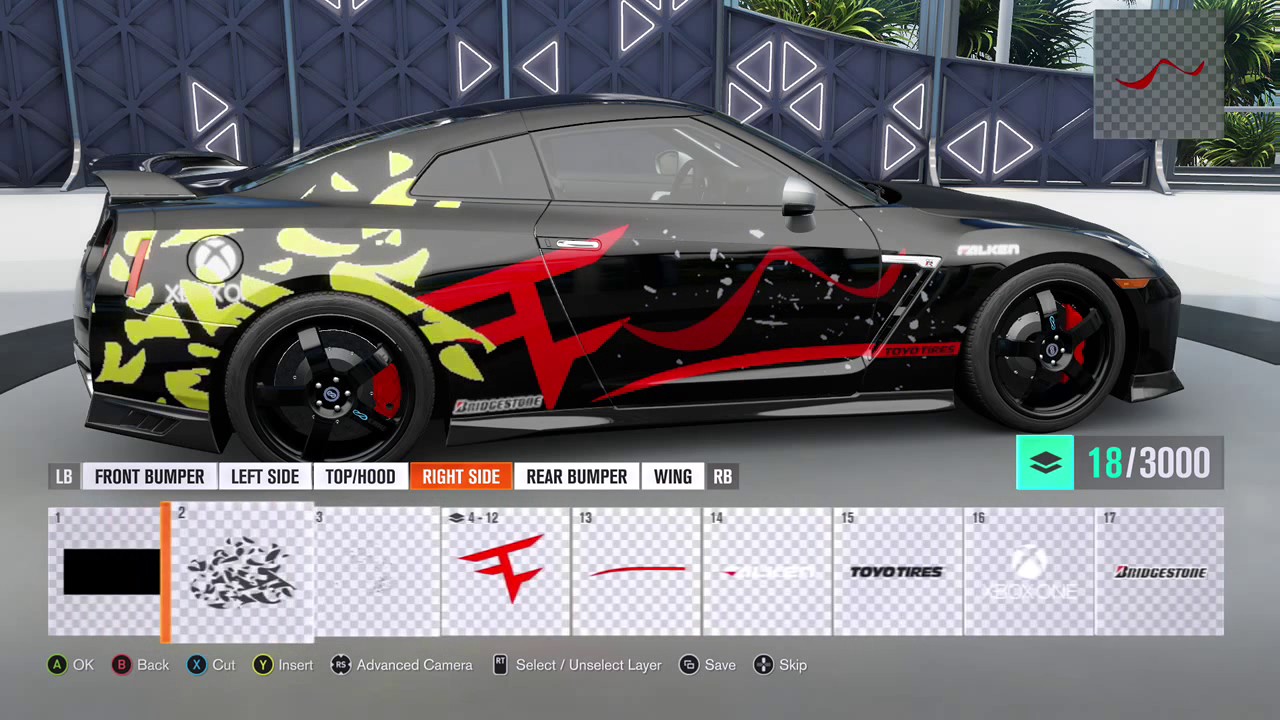Click the layers stack icon beside 18/3000
Viewport: 1280px width, 720px height.
tap(1045, 462)
